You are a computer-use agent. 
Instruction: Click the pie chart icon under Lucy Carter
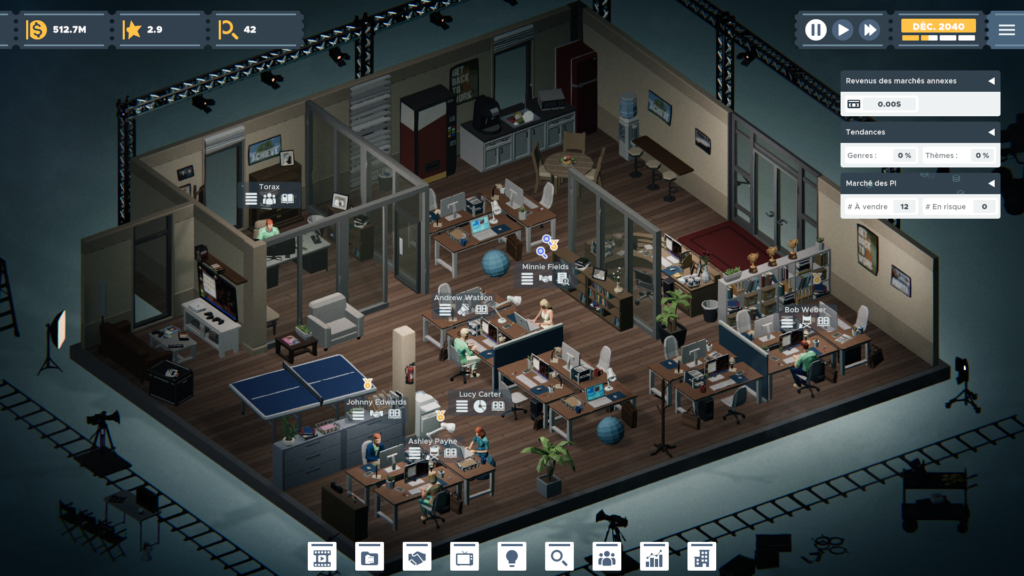pyautogui.click(x=480, y=406)
